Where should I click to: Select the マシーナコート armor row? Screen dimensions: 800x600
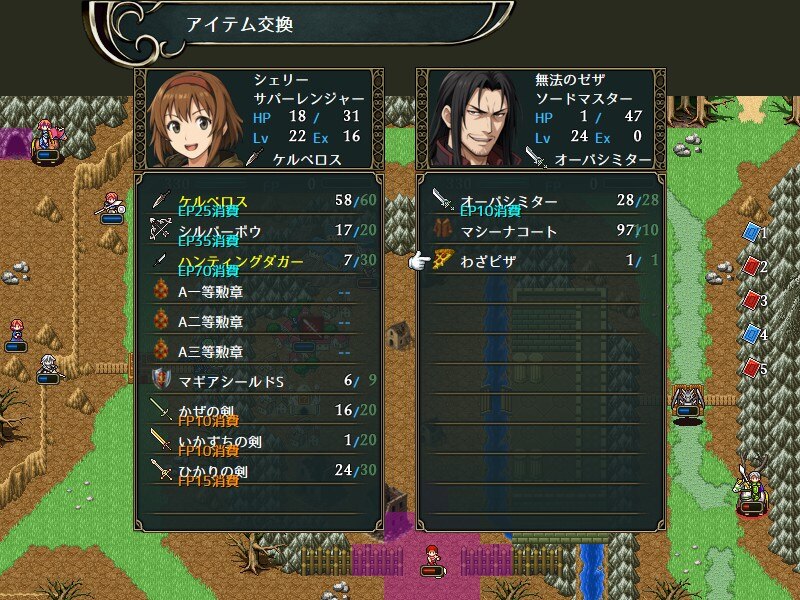[x=540, y=232]
